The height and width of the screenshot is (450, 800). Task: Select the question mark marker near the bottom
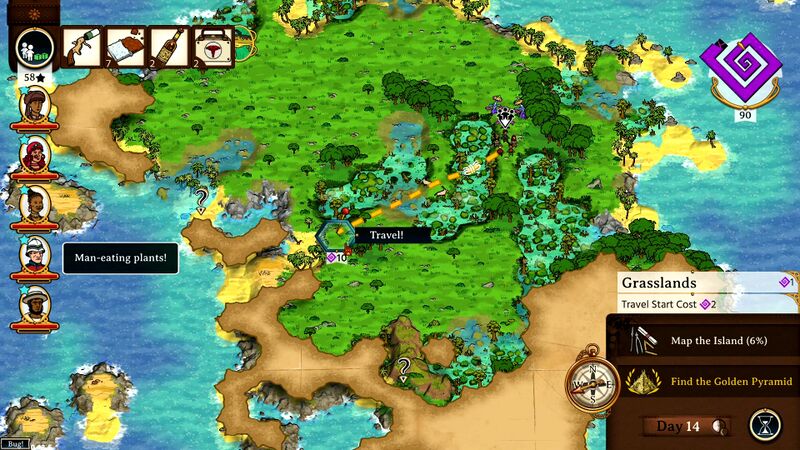coord(404,367)
